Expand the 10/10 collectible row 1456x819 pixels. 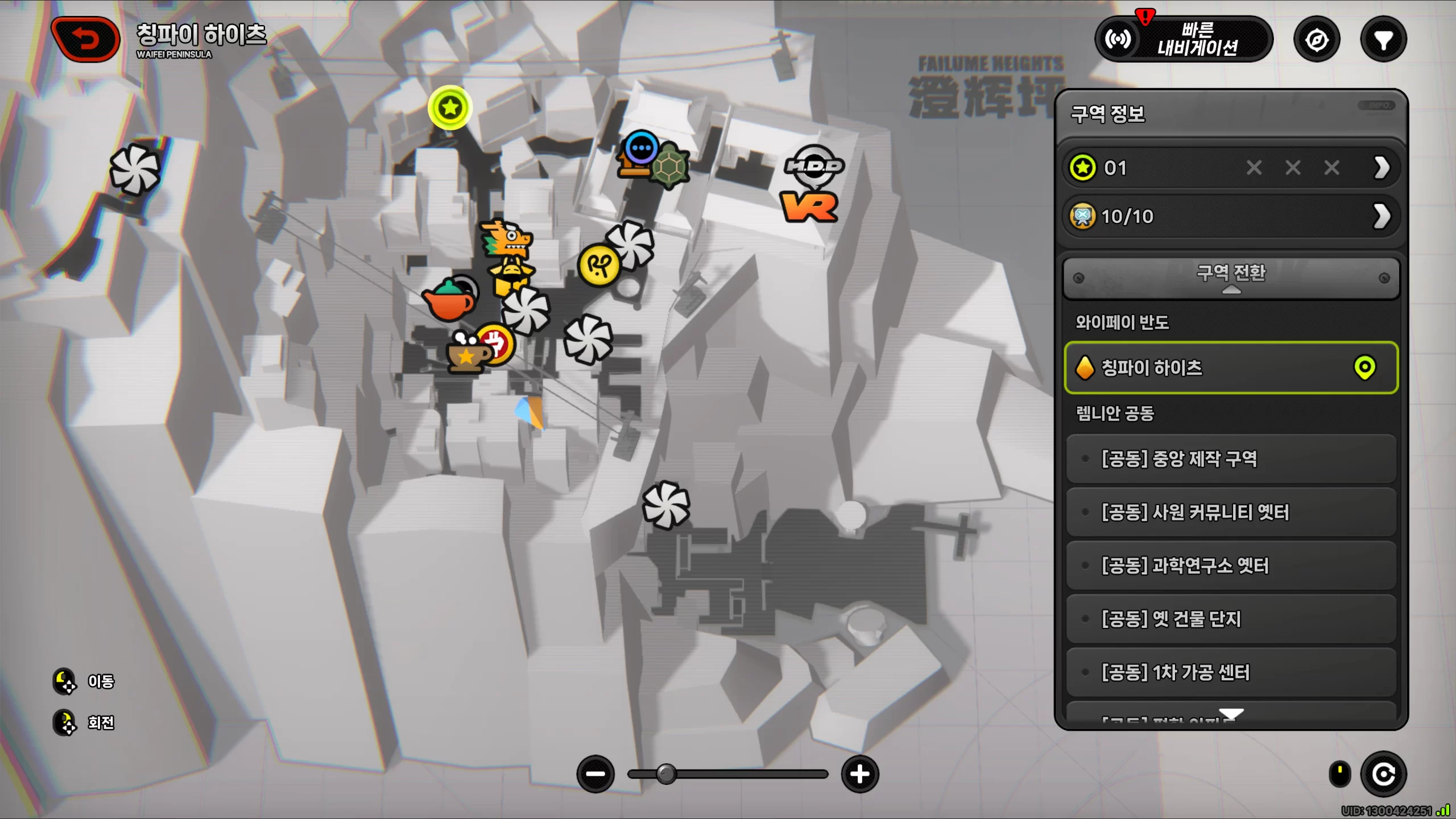[x=1231, y=216]
